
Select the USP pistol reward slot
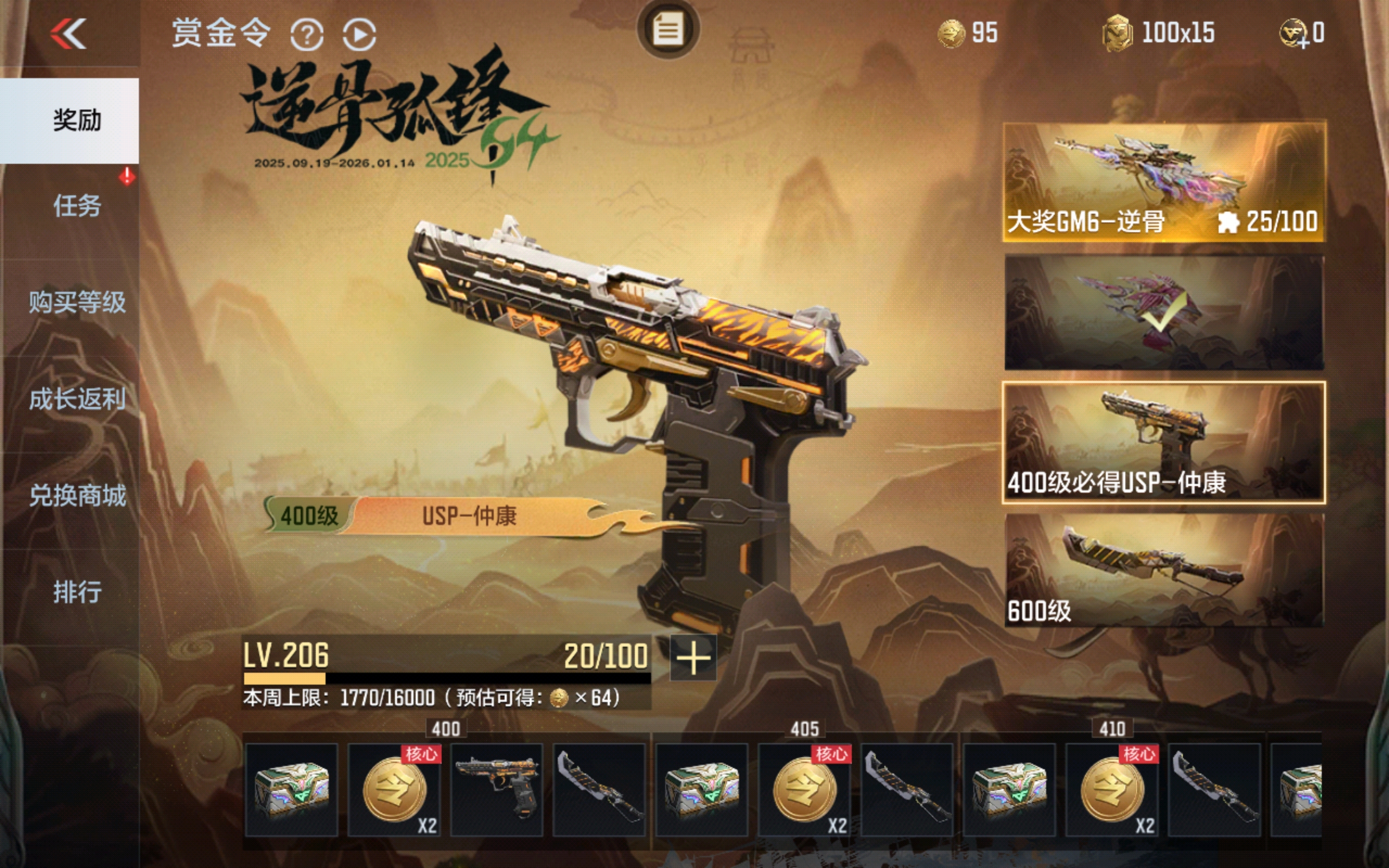pyautogui.click(x=496, y=789)
